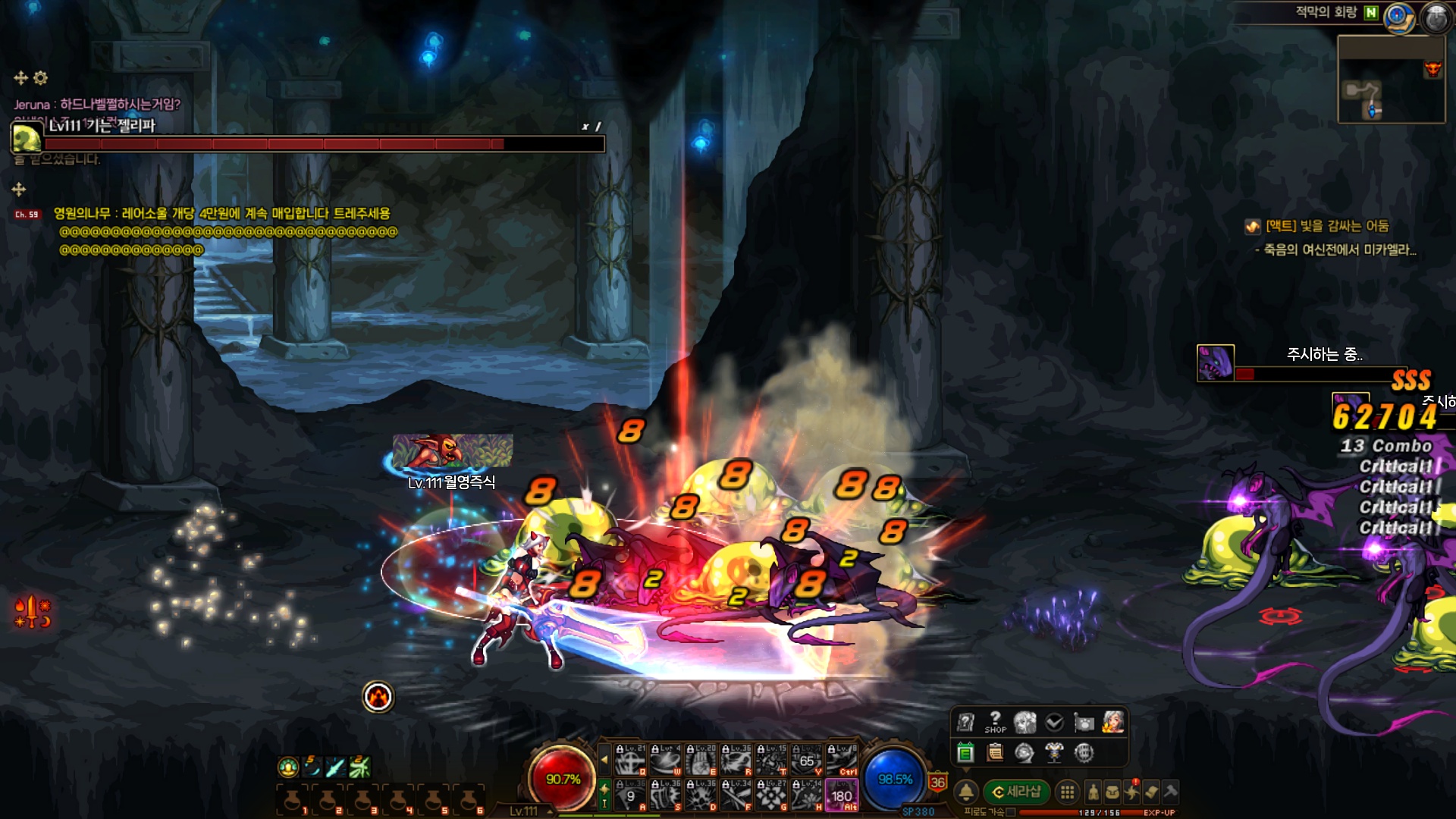1456x819 pixels.
Task: Click the green 세라샵 shop button
Action: coord(1017,792)
